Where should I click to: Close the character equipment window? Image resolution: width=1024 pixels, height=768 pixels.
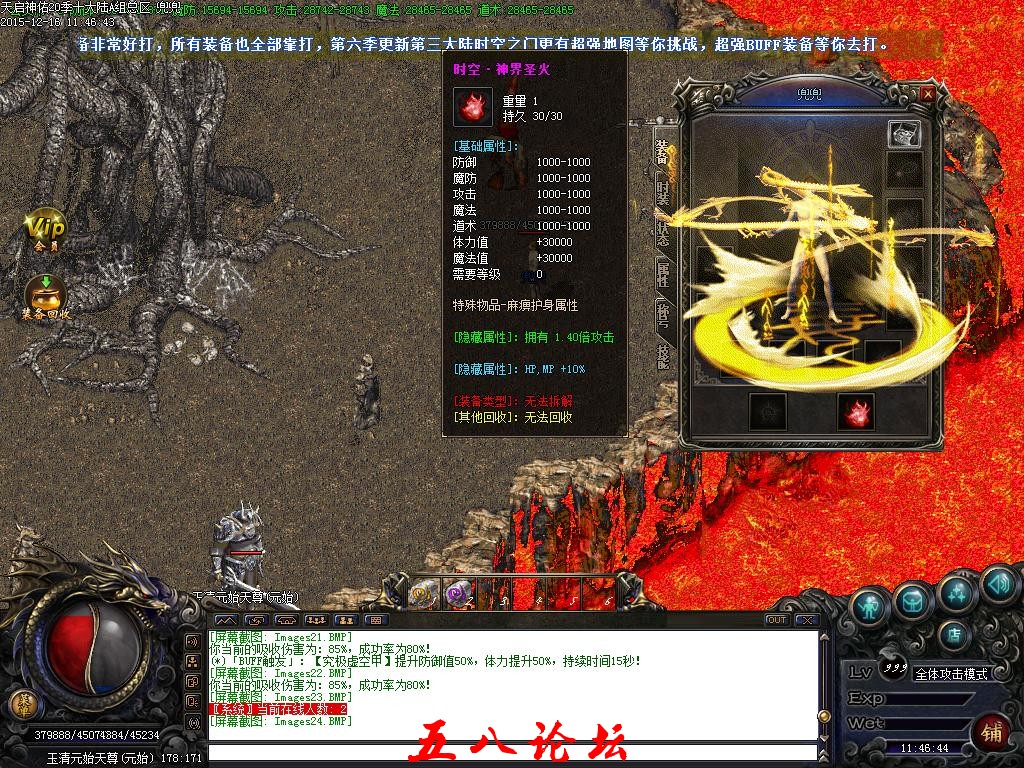(928, 93)
